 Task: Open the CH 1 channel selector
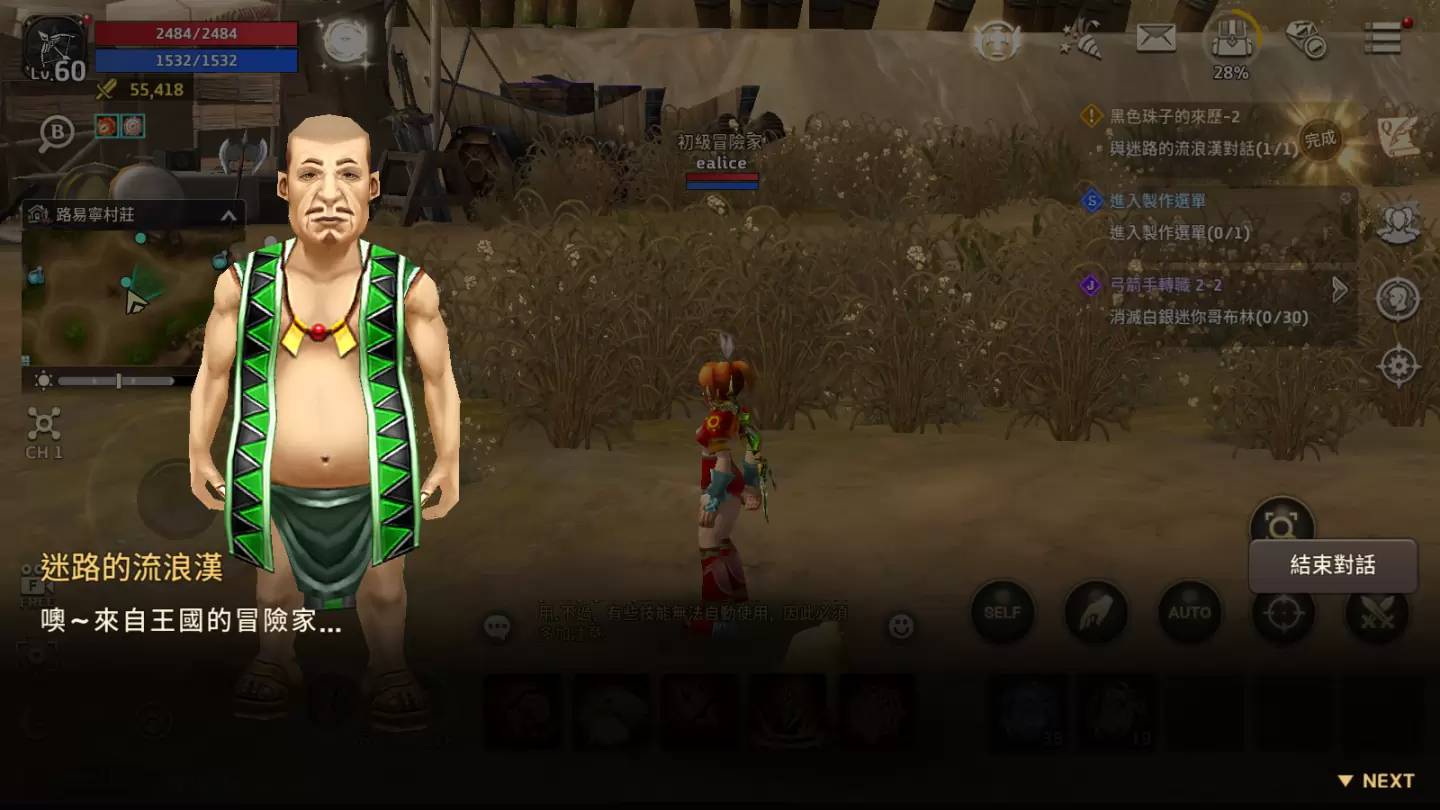pyautogui.click(x=44, y=432)
